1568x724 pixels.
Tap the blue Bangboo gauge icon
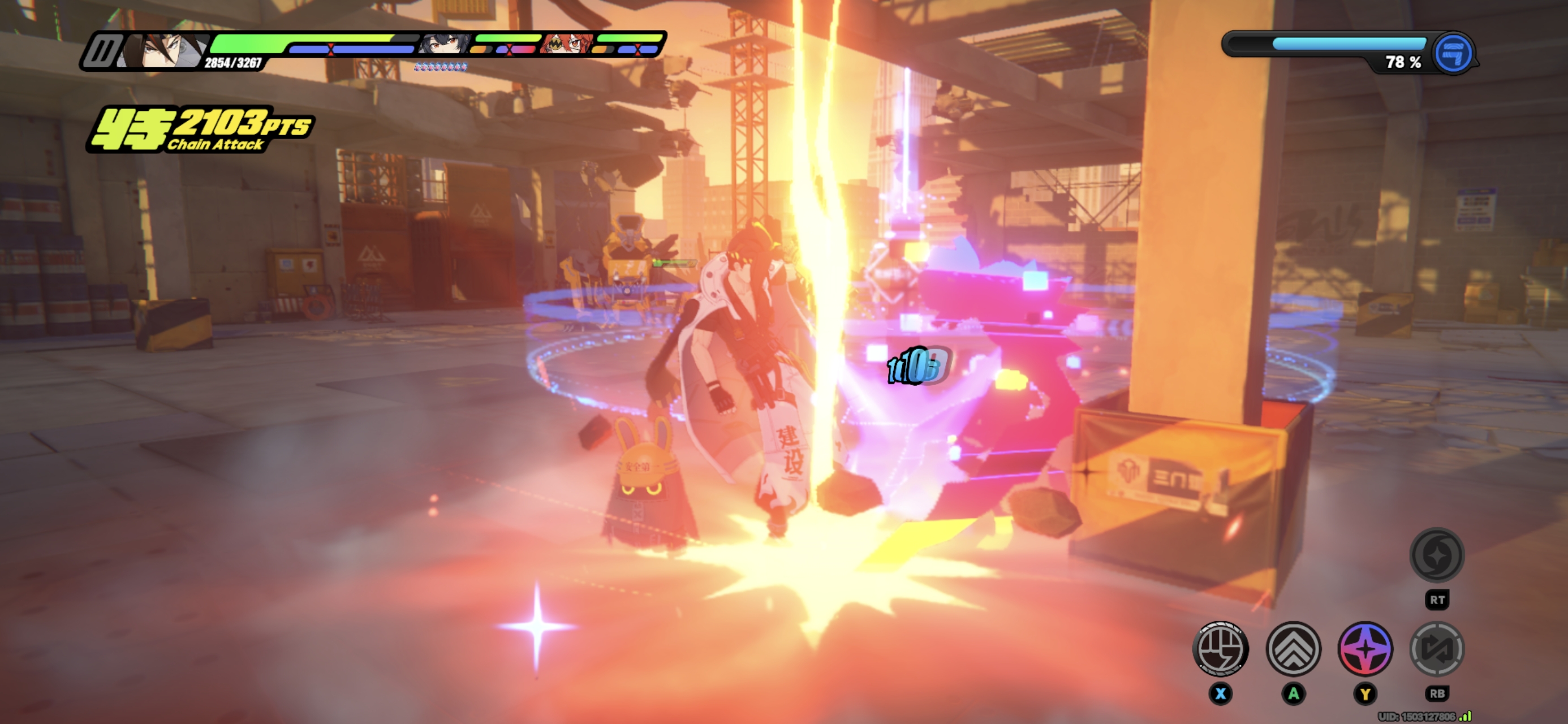pyautogui.click(x=1453, y=54)
